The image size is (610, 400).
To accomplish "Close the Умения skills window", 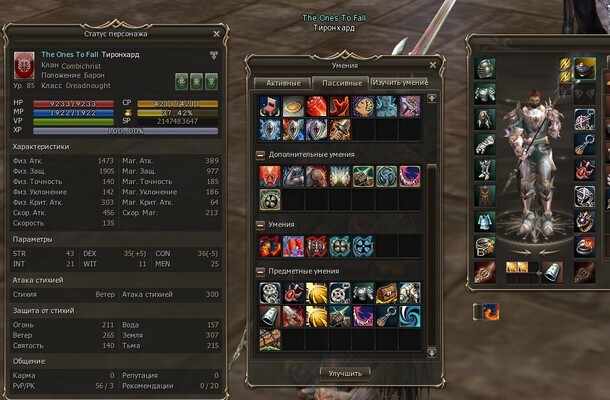I will click(x=432, y=64).
